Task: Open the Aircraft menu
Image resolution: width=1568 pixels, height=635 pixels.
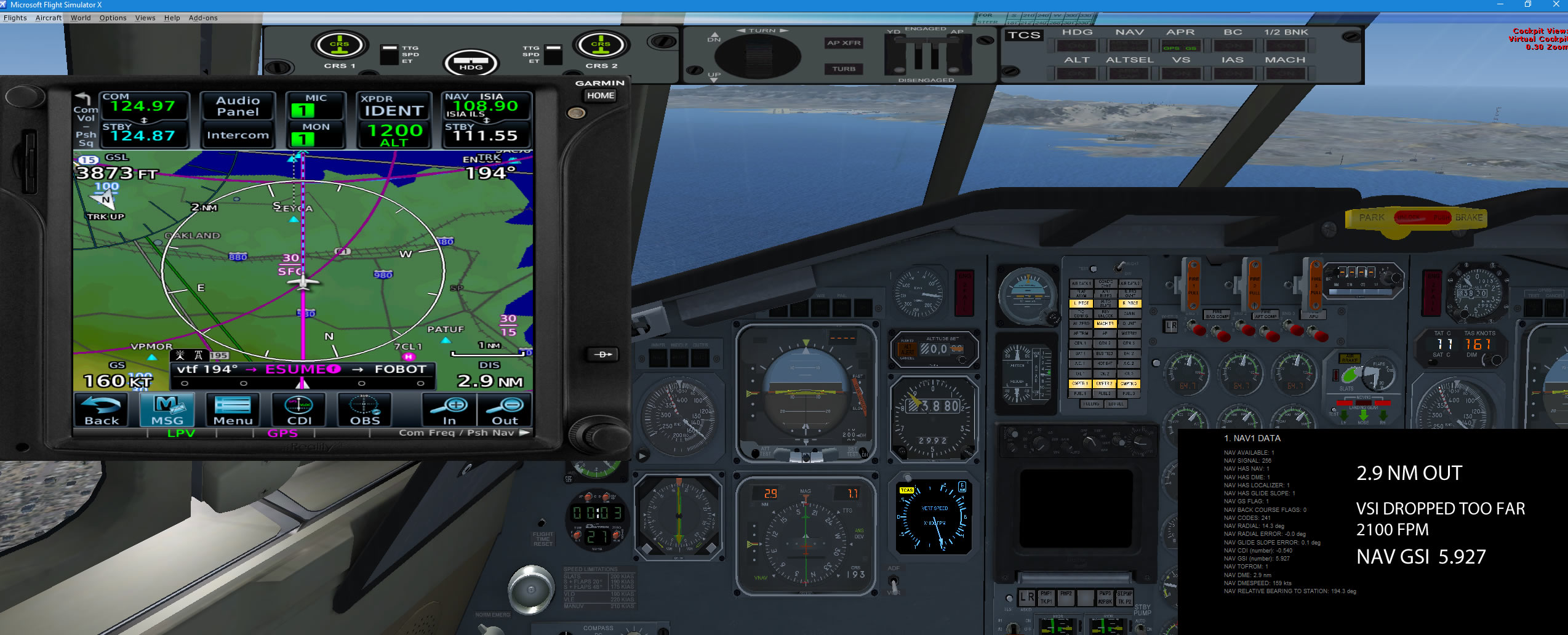Action: point(49,18)
